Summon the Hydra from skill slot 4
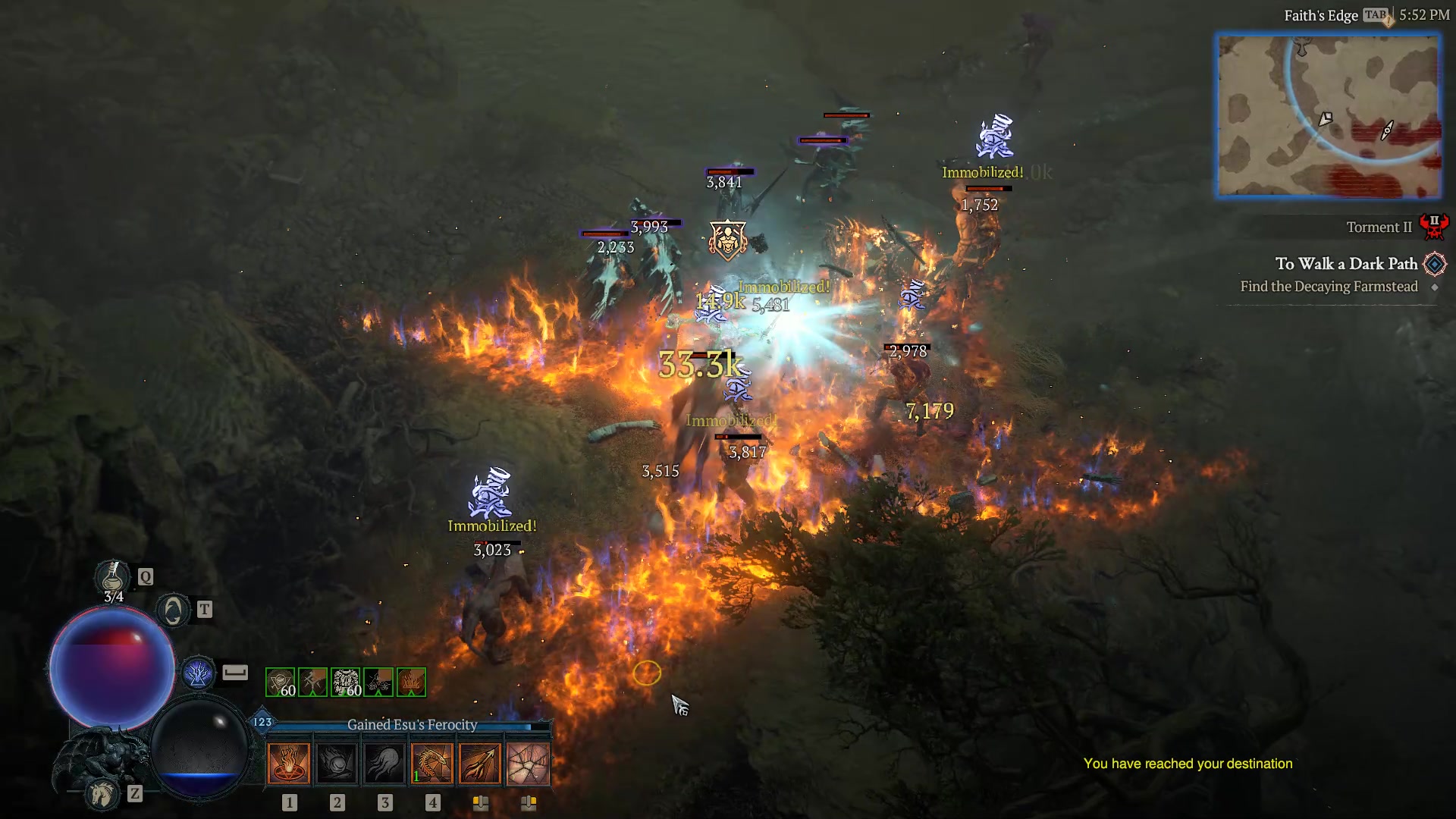Viewport: 1456px width, 819px height. [x=433, y=762]
